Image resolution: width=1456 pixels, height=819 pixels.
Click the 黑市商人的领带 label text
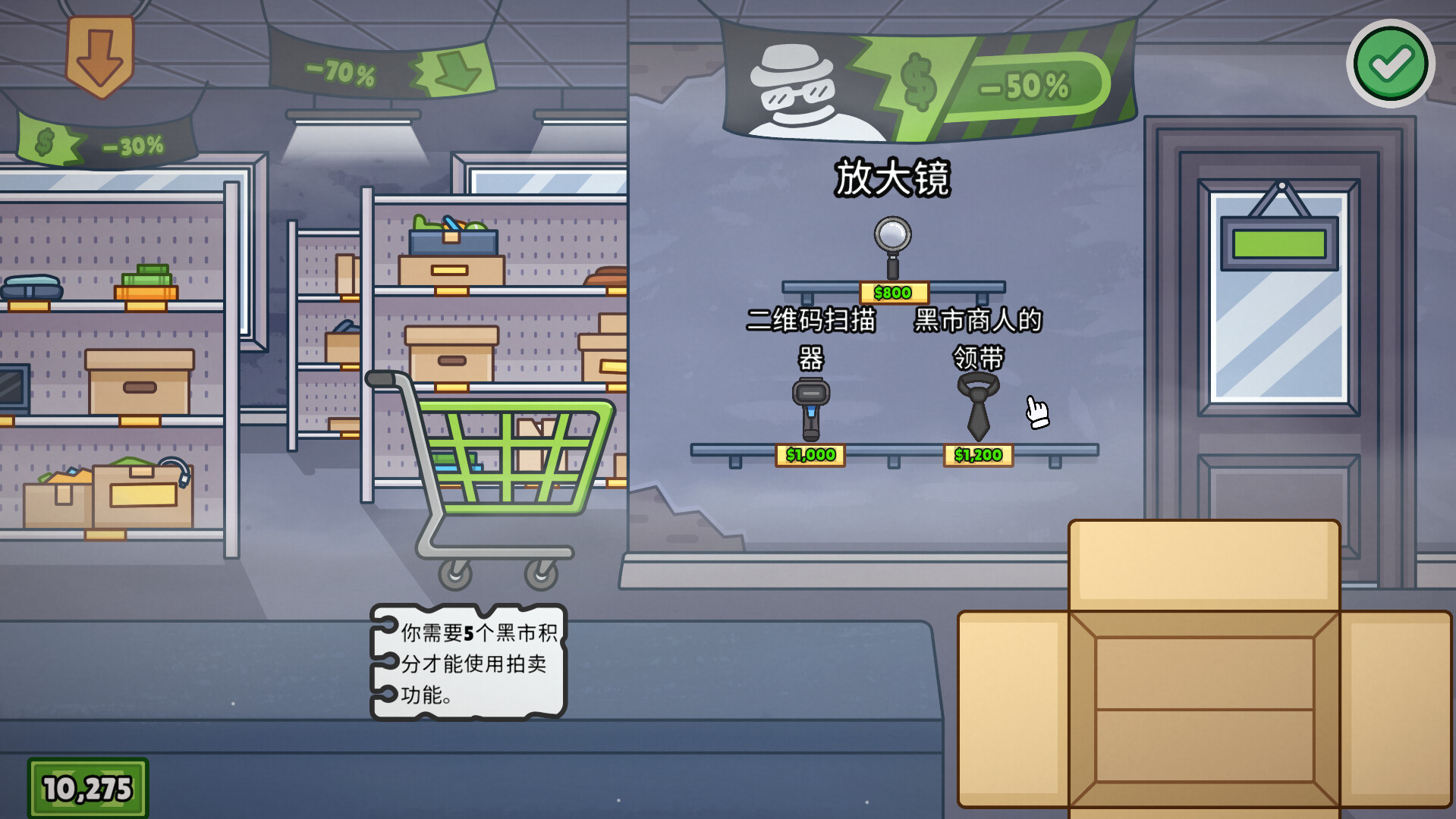pyautogui.click(x=977, y=339)
